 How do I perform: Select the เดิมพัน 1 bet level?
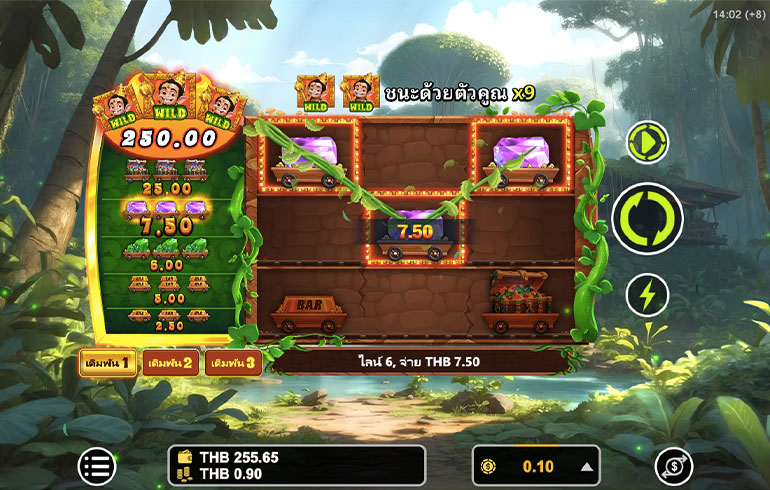tap(109, 363)
